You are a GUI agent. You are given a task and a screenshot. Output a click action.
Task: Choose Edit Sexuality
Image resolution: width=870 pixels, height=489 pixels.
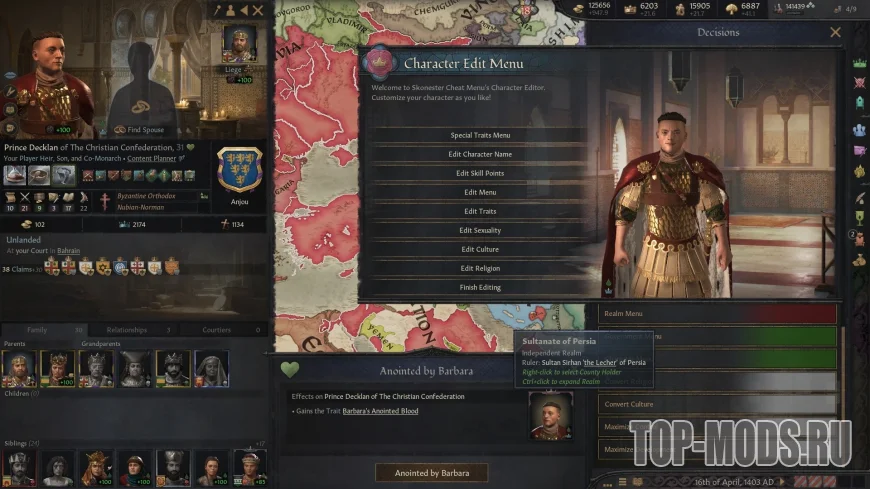[480, 230]
